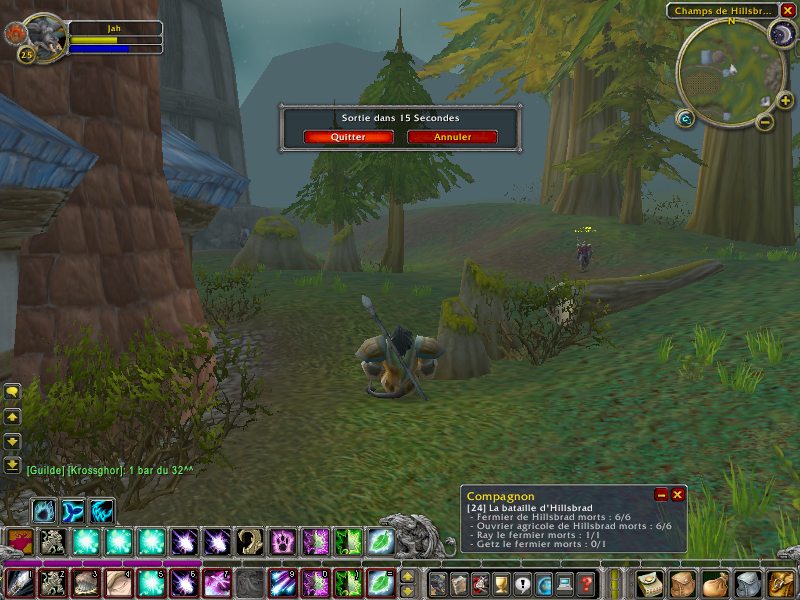Zoom out on the minimap
The width and height of the screenshot is (800, 600).
click(x=764, y=122)
